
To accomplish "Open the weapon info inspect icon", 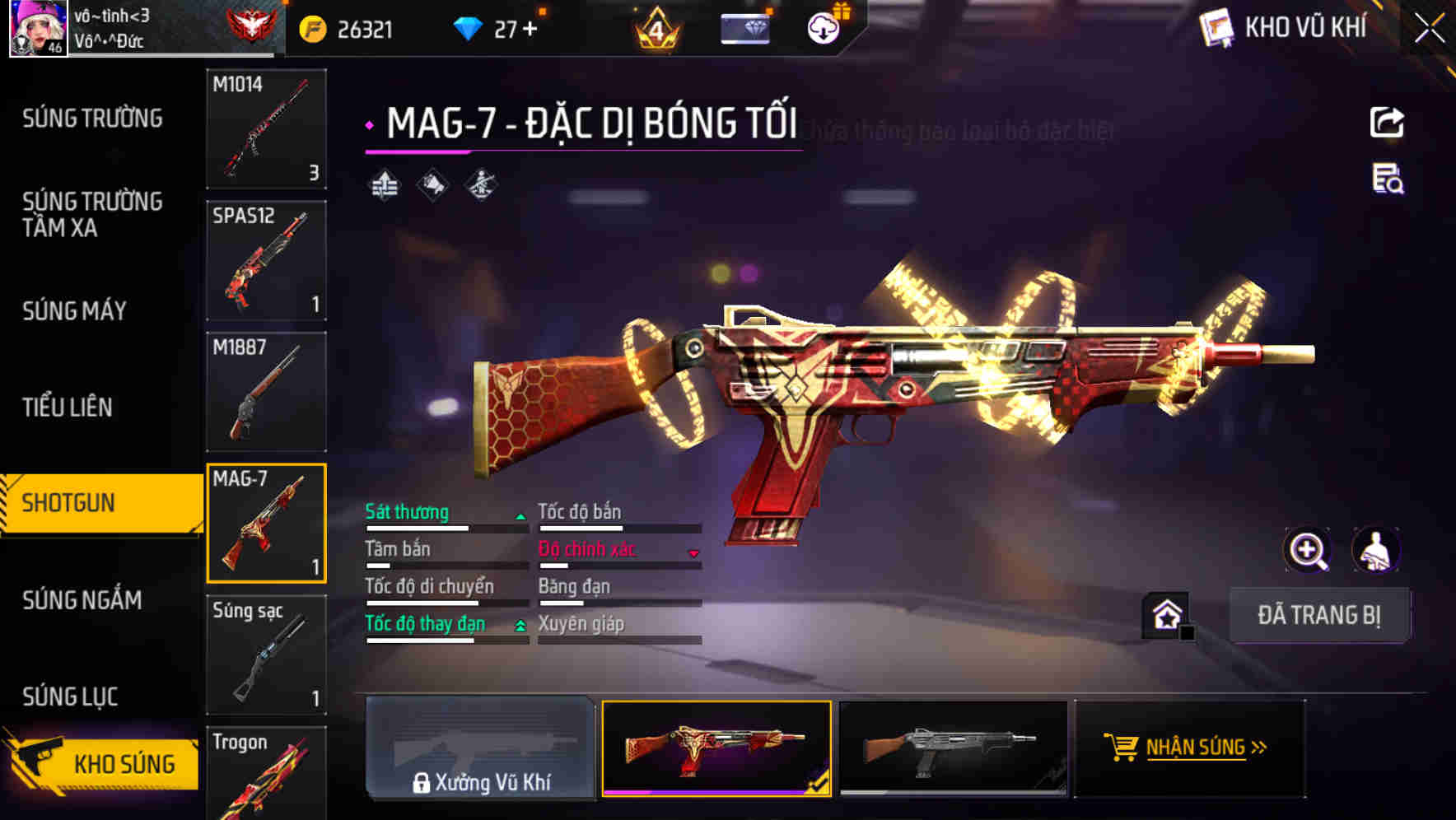I will [1386, 184].
